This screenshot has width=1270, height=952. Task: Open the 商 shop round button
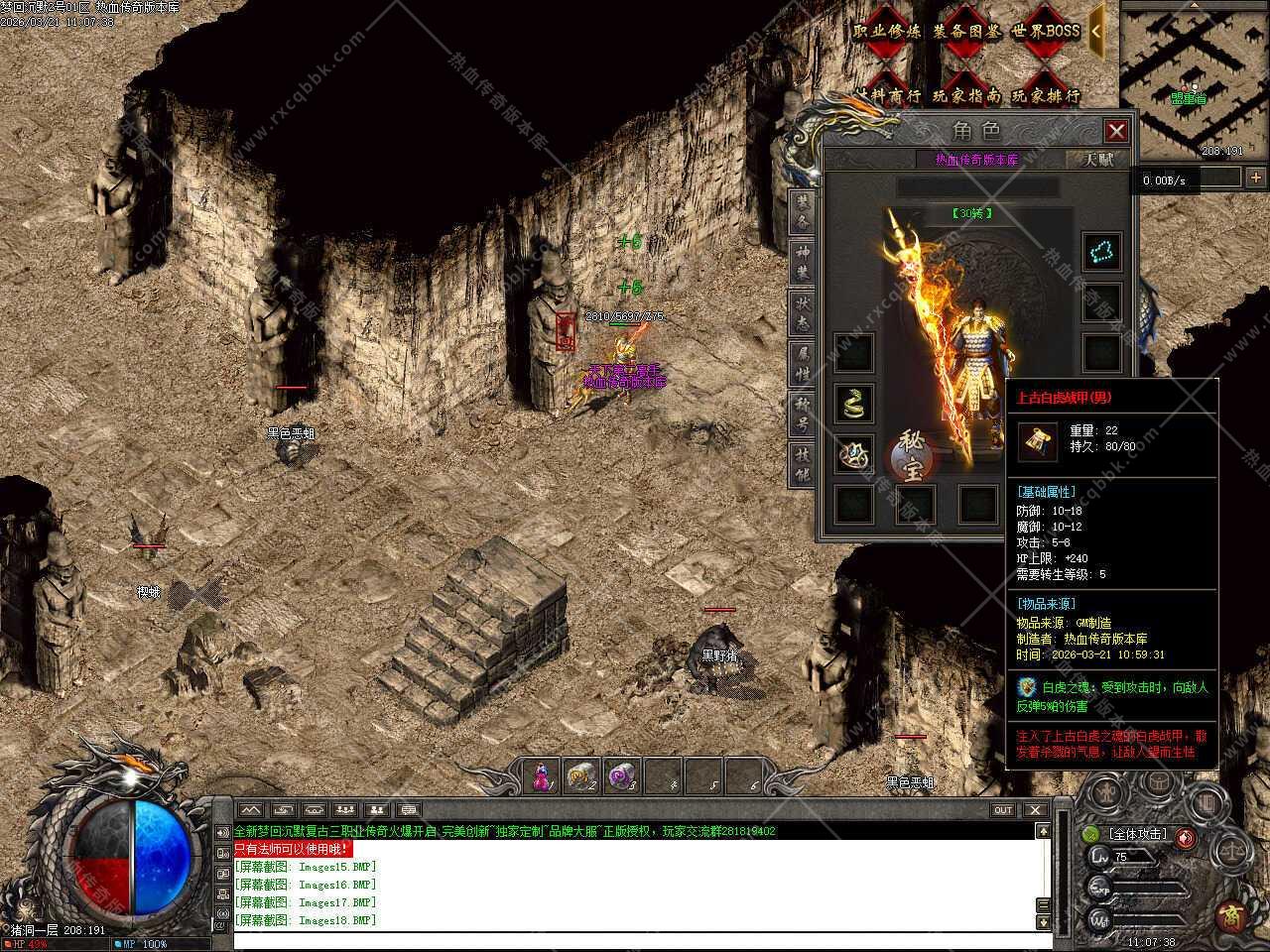click(1231, 913)
